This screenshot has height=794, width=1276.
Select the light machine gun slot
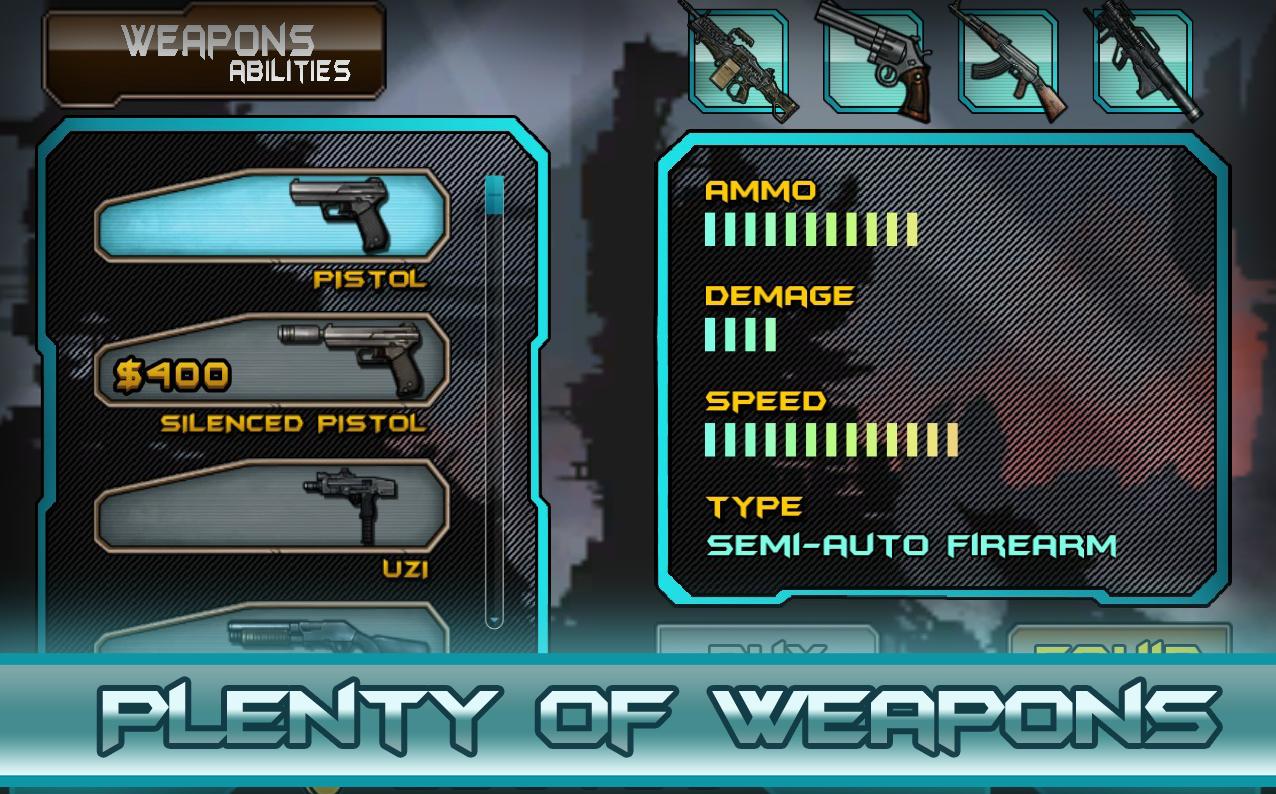(x=738, y=61)
